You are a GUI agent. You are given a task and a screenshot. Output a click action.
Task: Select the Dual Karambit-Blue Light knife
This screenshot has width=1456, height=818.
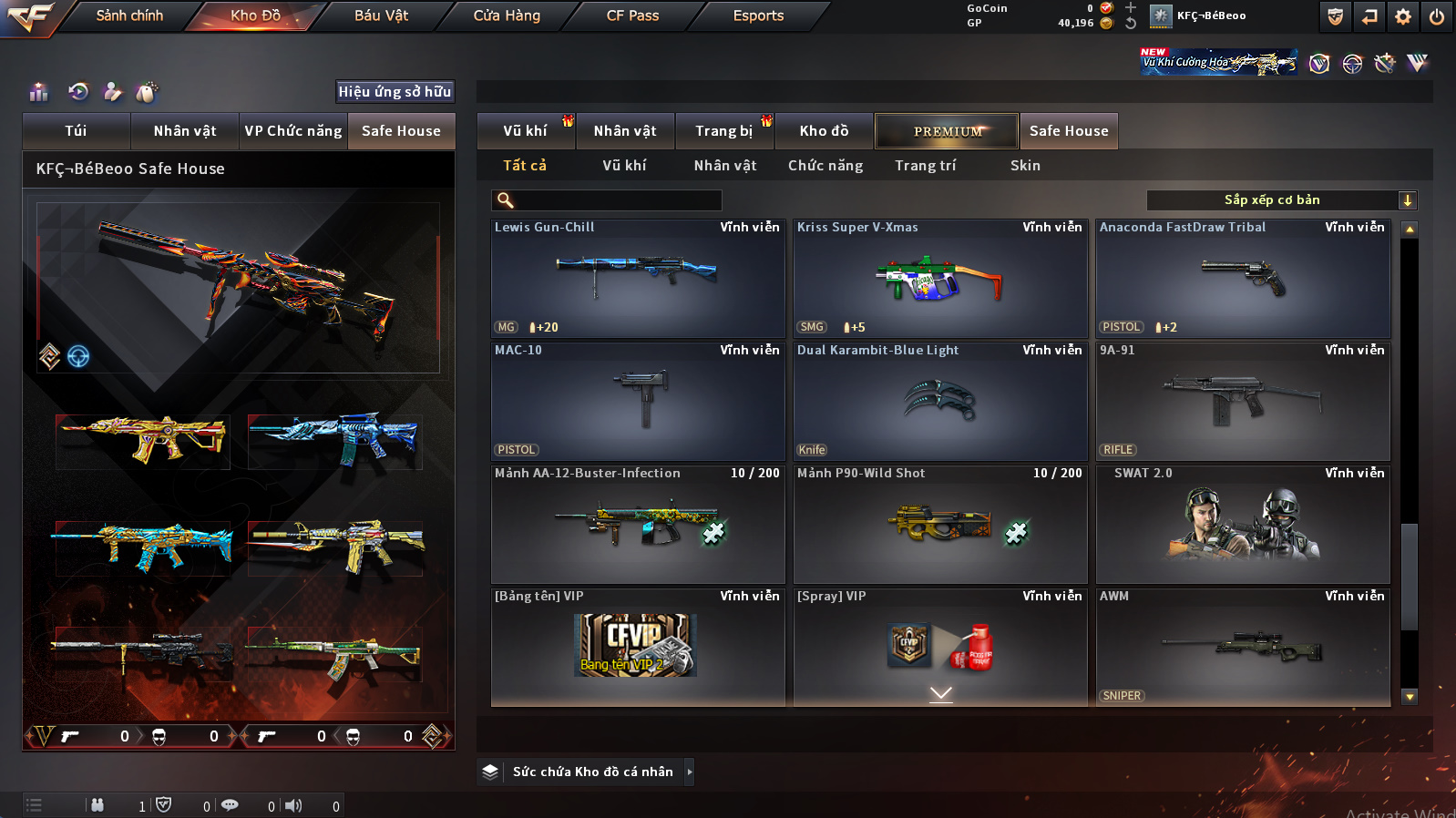click(x=939, y=402)
